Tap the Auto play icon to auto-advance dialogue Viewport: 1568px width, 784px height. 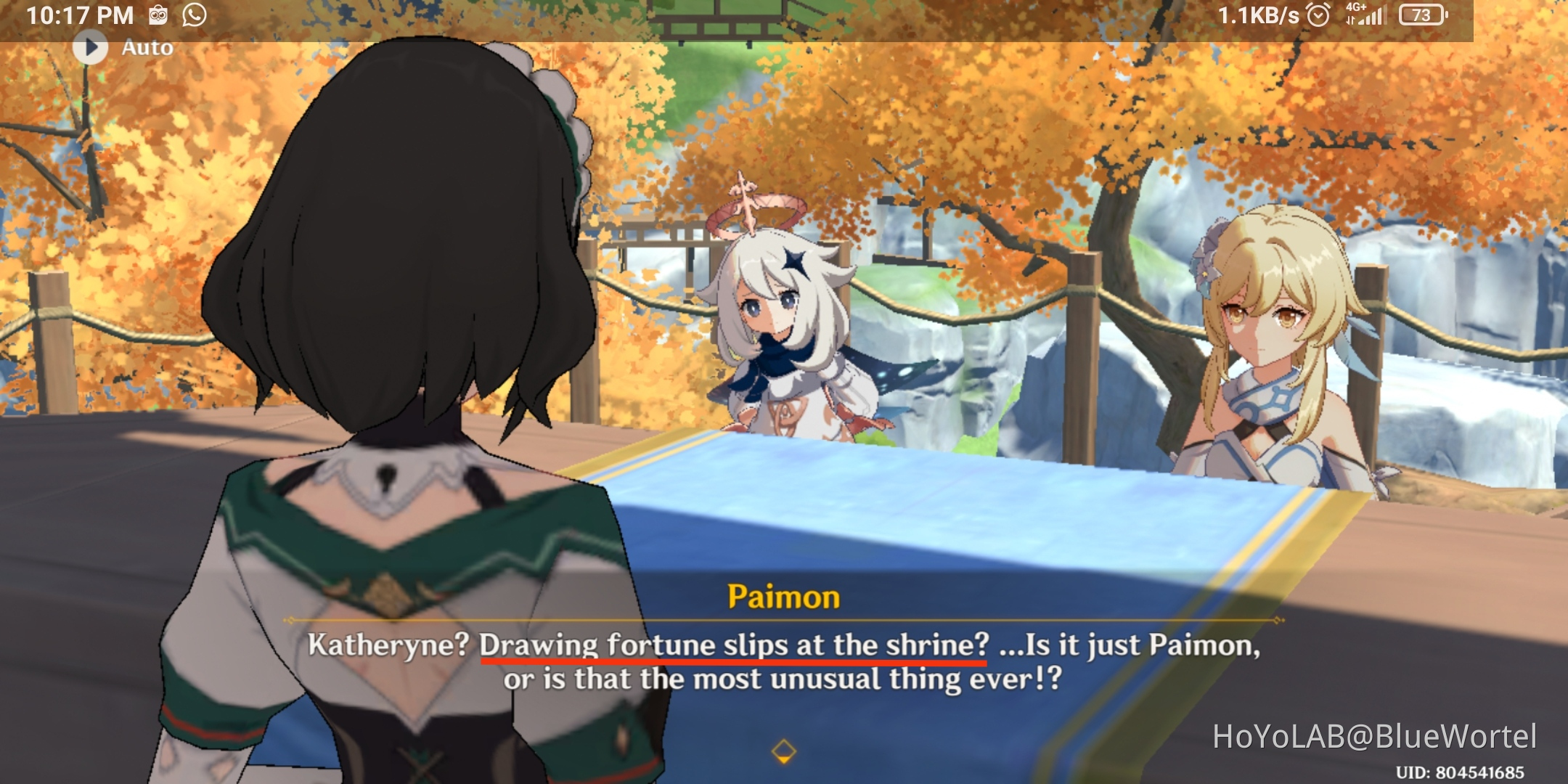coord(91,48)
